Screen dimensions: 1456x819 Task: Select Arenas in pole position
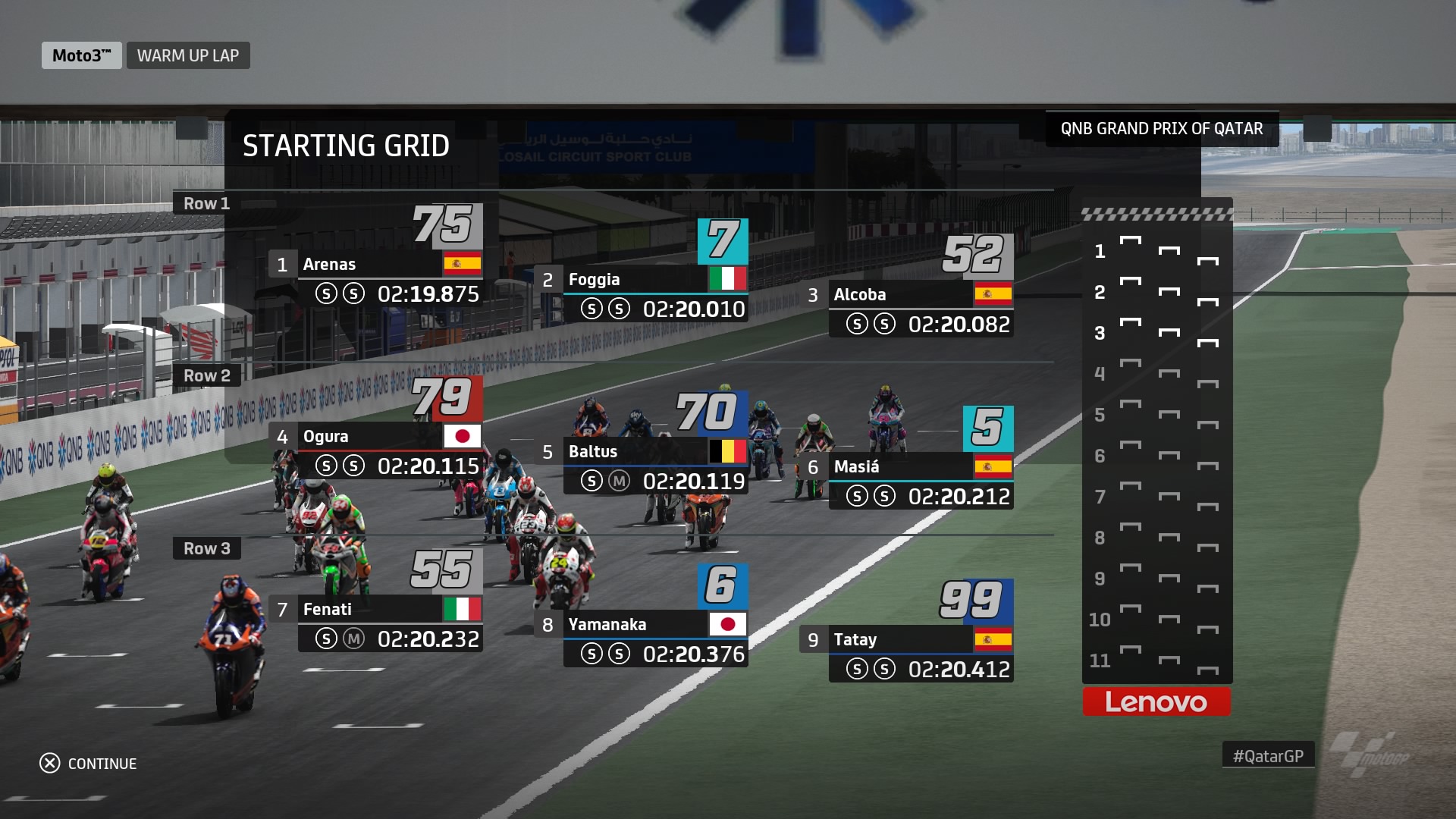pos(375,265)
